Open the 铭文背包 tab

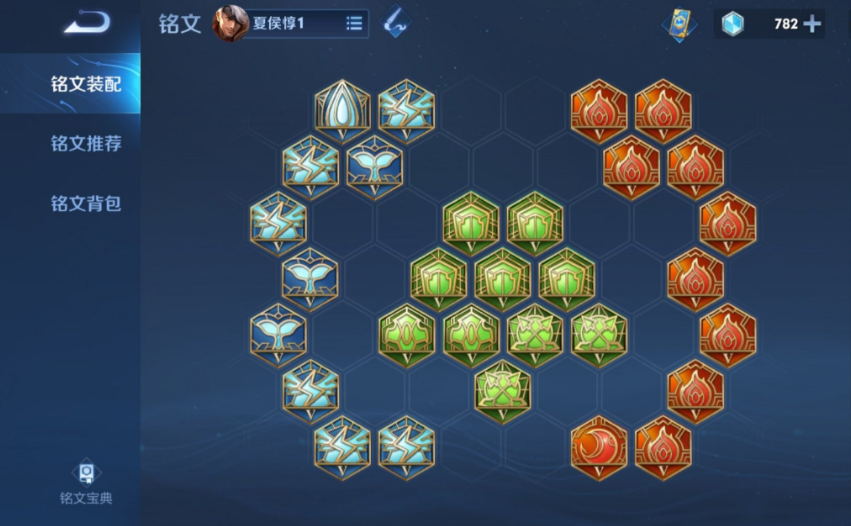86,204
